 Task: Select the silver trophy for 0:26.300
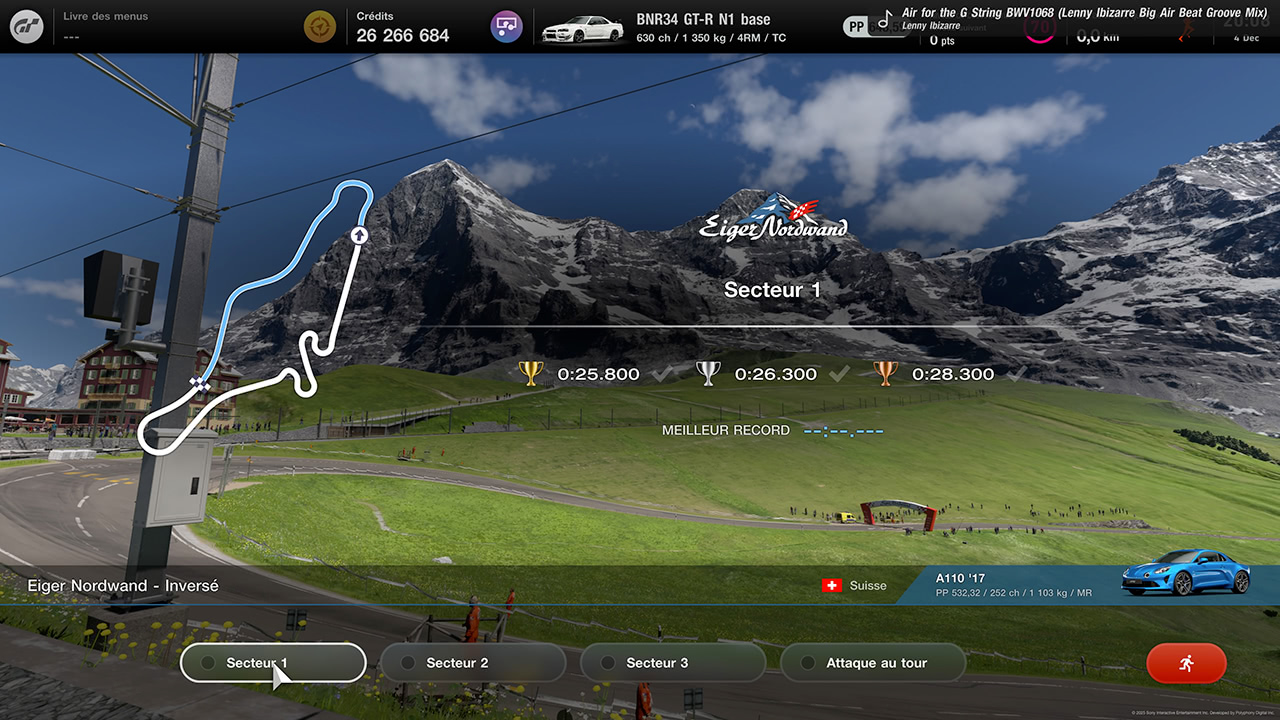[x=708, y=373]
